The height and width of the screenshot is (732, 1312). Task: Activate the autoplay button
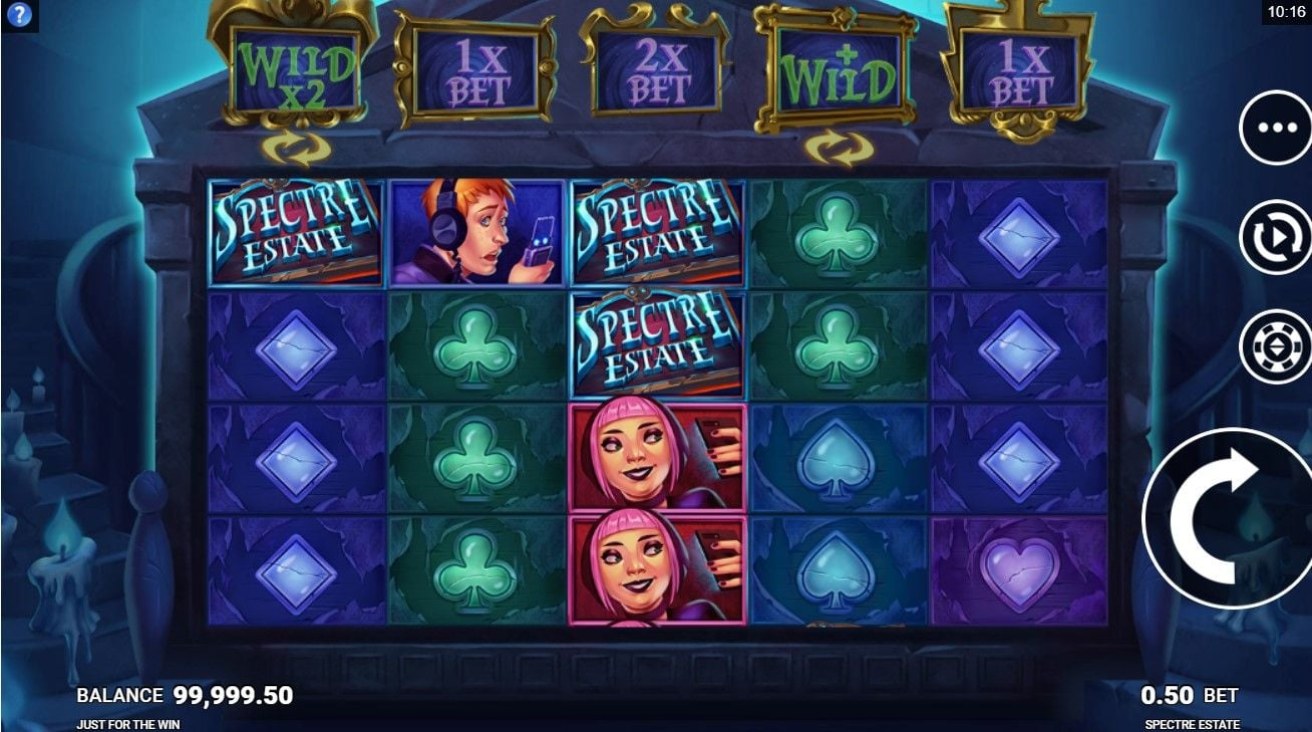click(1275, 238)
